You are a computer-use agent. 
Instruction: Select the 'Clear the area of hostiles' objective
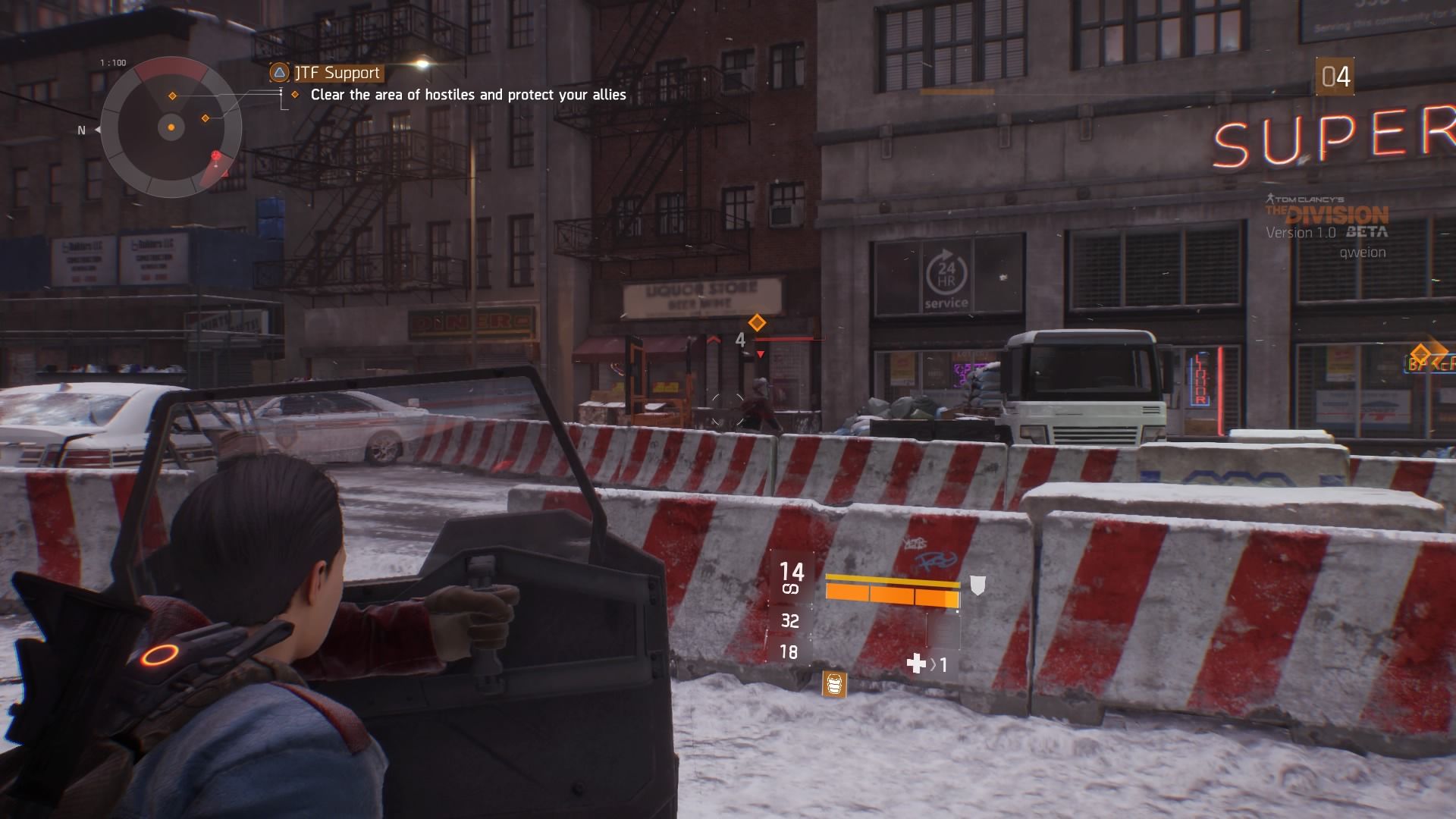pos(468,95)
